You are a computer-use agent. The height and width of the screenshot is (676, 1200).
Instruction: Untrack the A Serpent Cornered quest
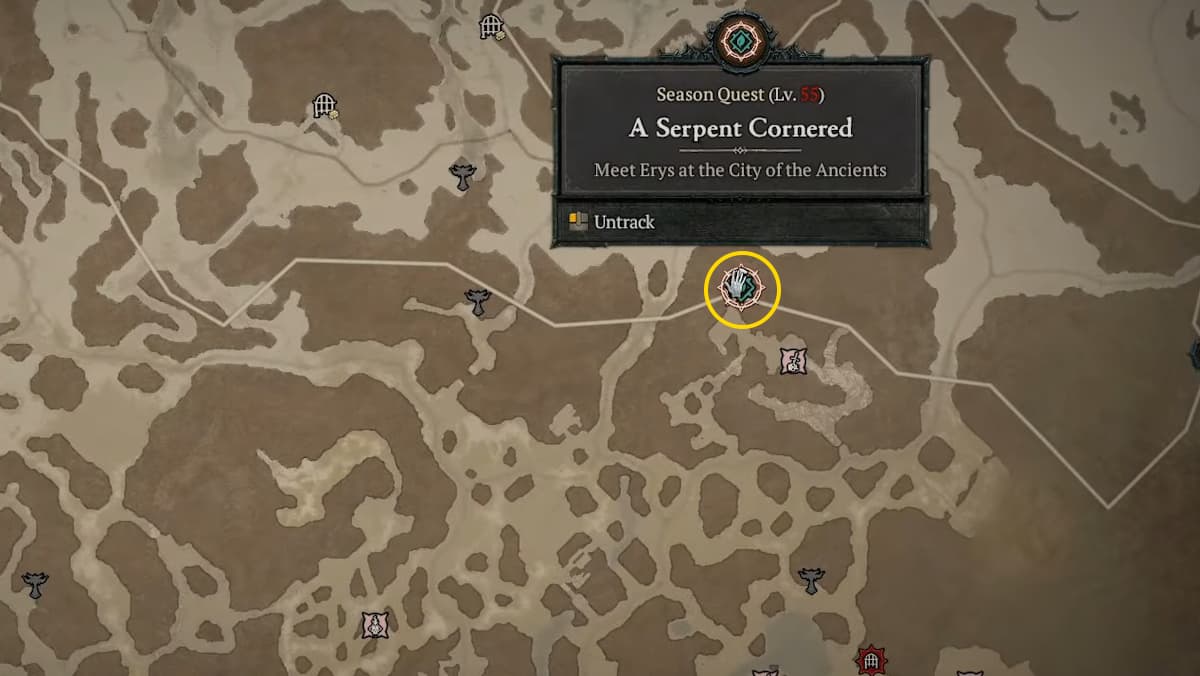624,222
